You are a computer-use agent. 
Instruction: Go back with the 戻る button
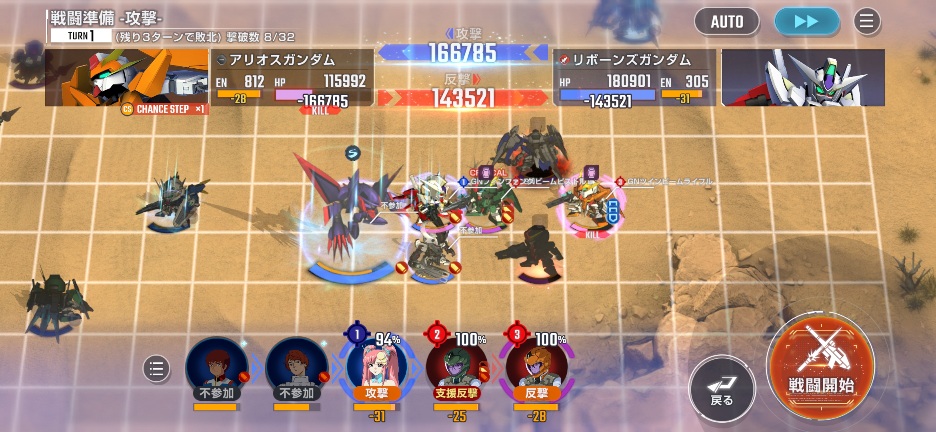click(721, 388)
